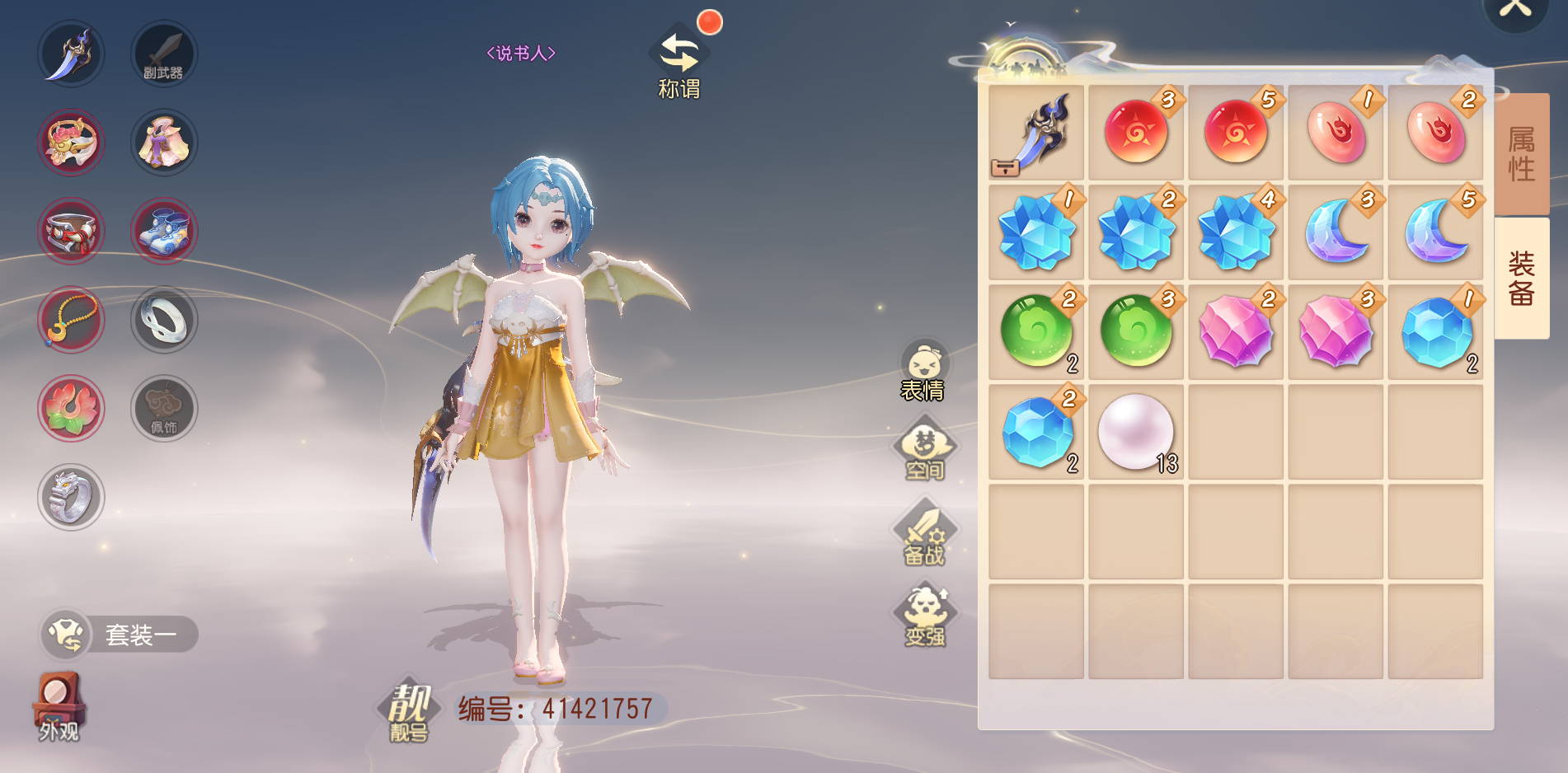This screenshot has height=773, width=1568.
Task: Select the equipped lotus flower slot
Action: coord(71,409)
